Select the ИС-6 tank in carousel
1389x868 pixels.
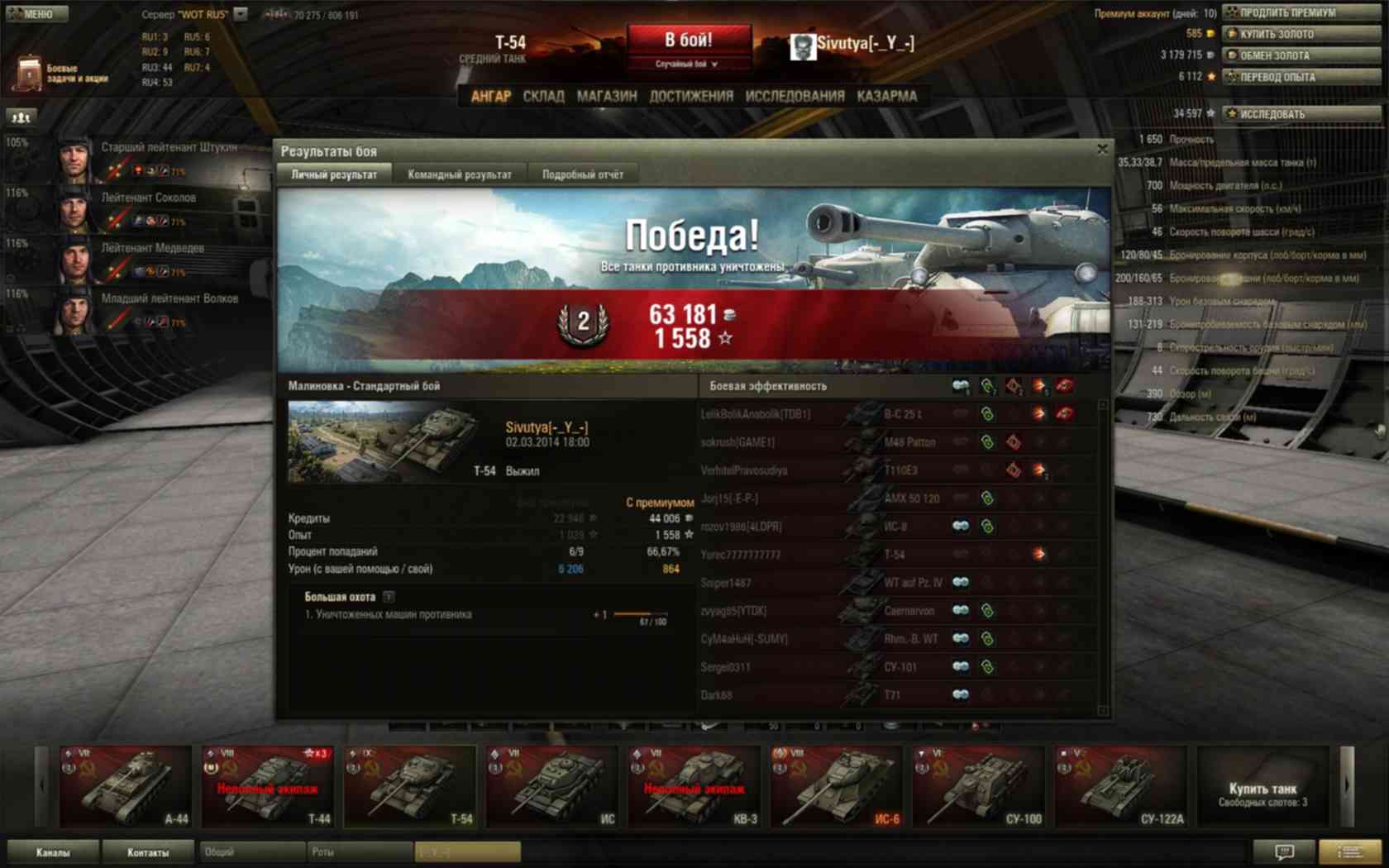pyautogui.click(x=836, y=785)
